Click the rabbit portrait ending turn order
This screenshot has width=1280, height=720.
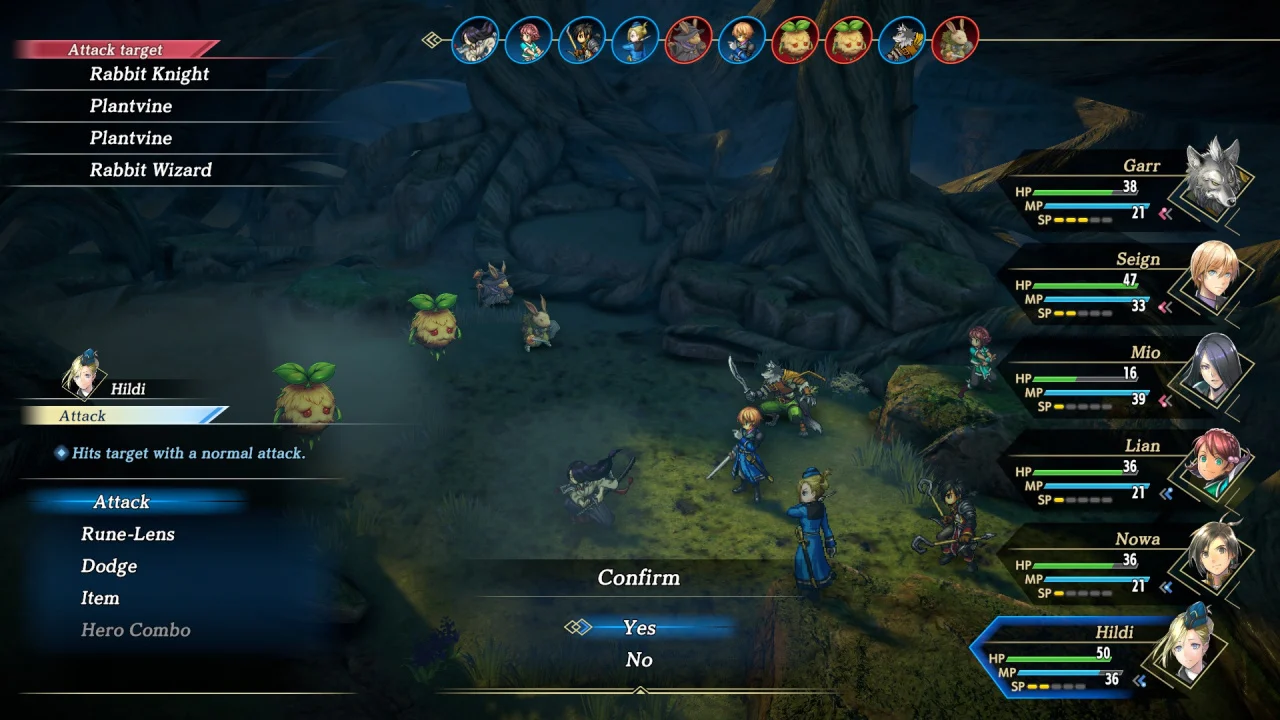(955, 41)
